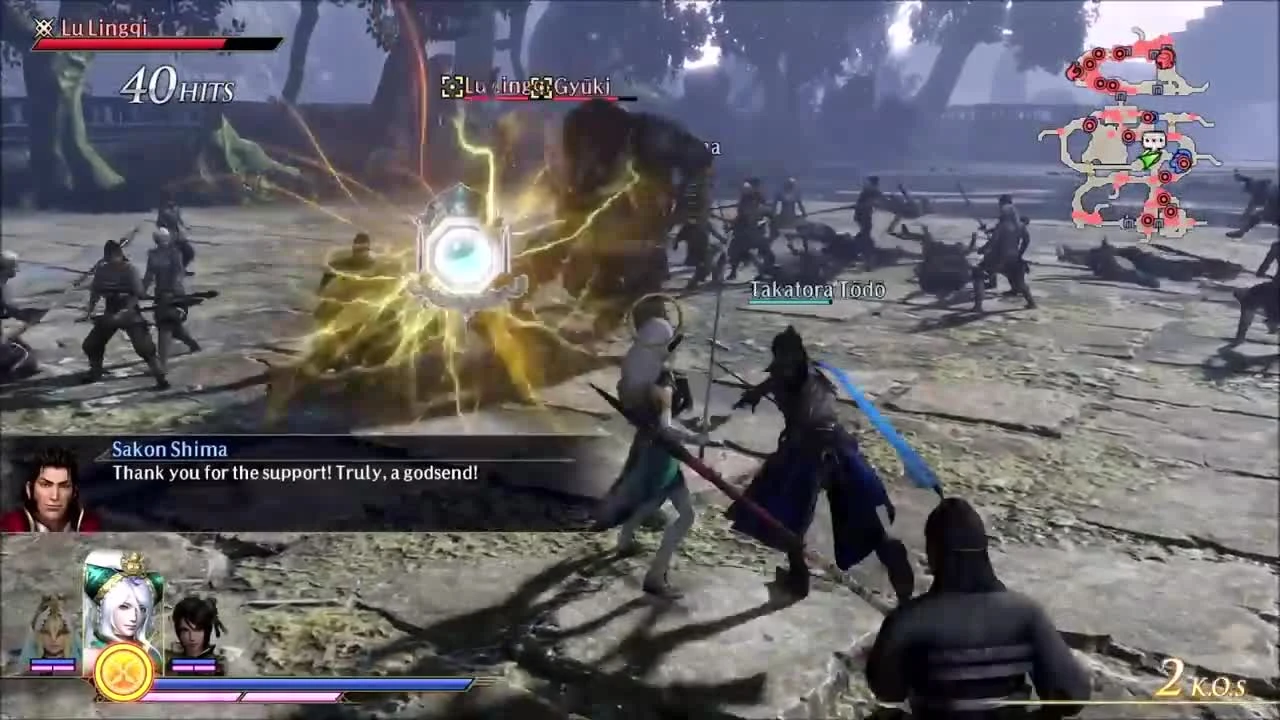Click the white commander face icon on the mini-map
This screenshot has height=720, width=1280.
[1152, 142]
